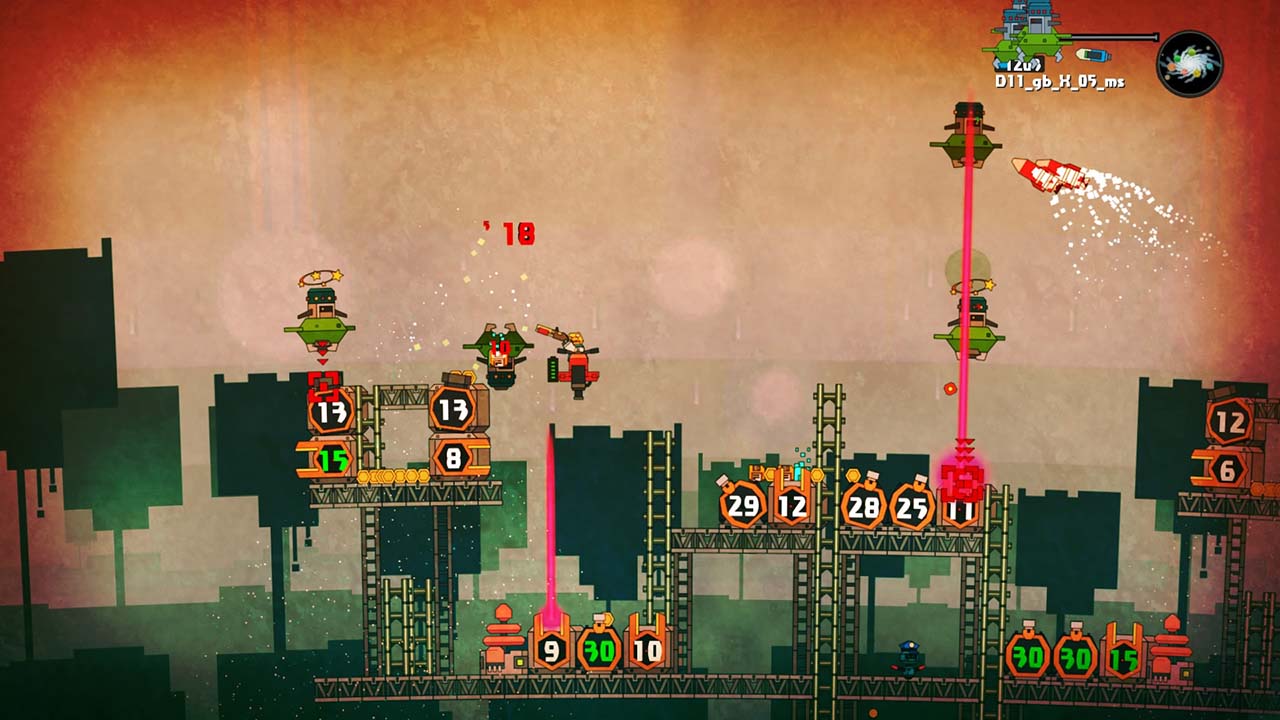Click the blue bullet ammo icon
Screen dimensions: 1280x720
coord(1092,54)
